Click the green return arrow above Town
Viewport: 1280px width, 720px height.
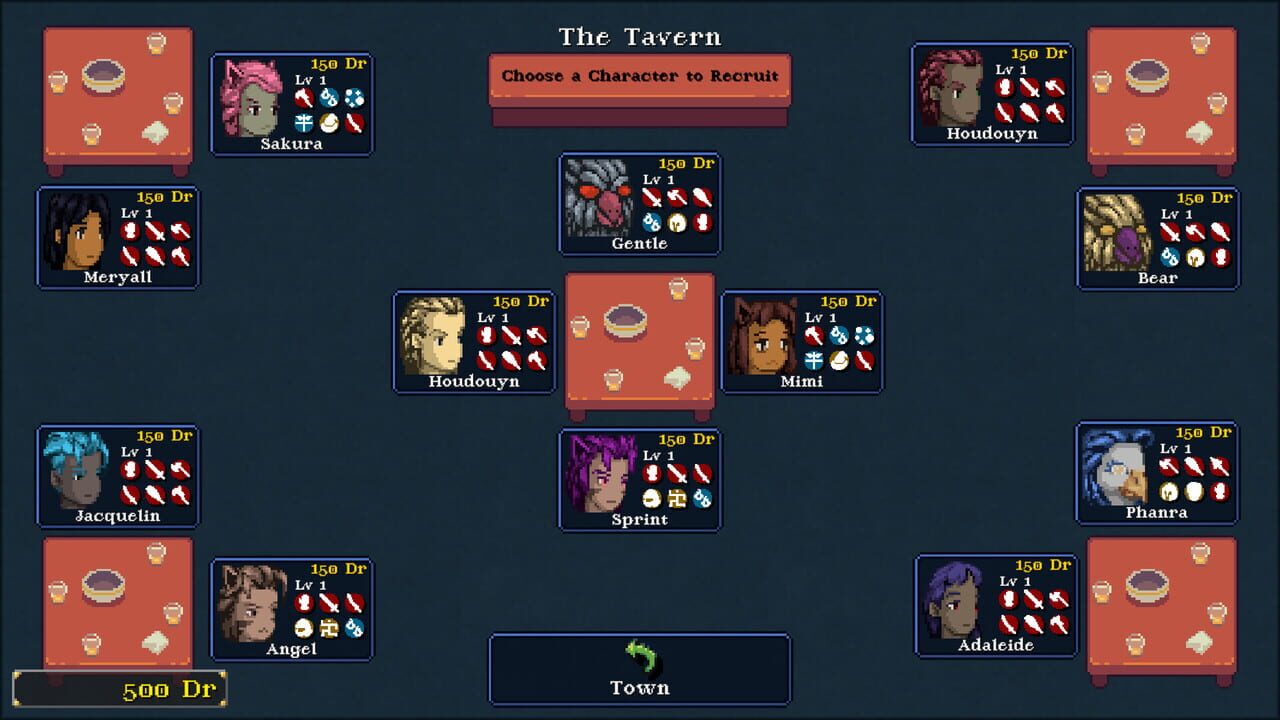(639, 659)
